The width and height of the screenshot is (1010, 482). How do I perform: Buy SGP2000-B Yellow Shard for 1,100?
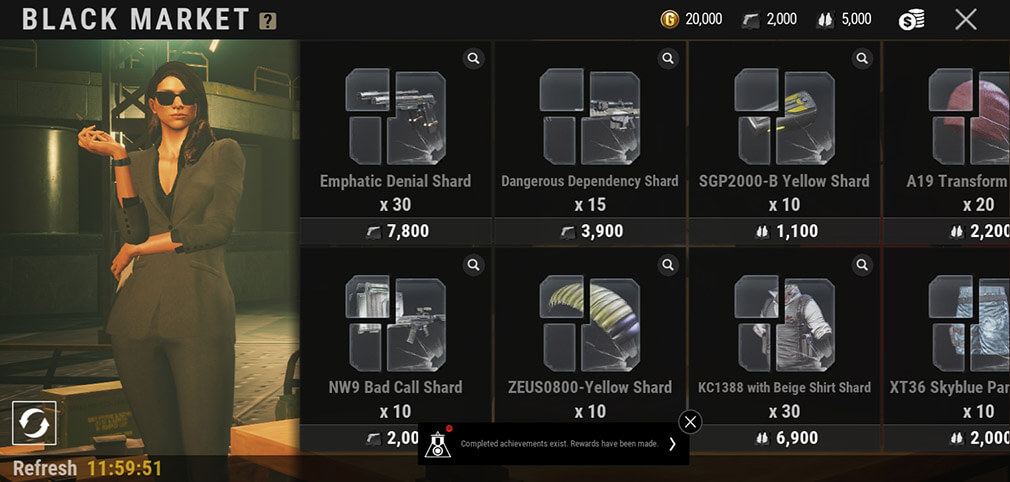click(784, 231)
